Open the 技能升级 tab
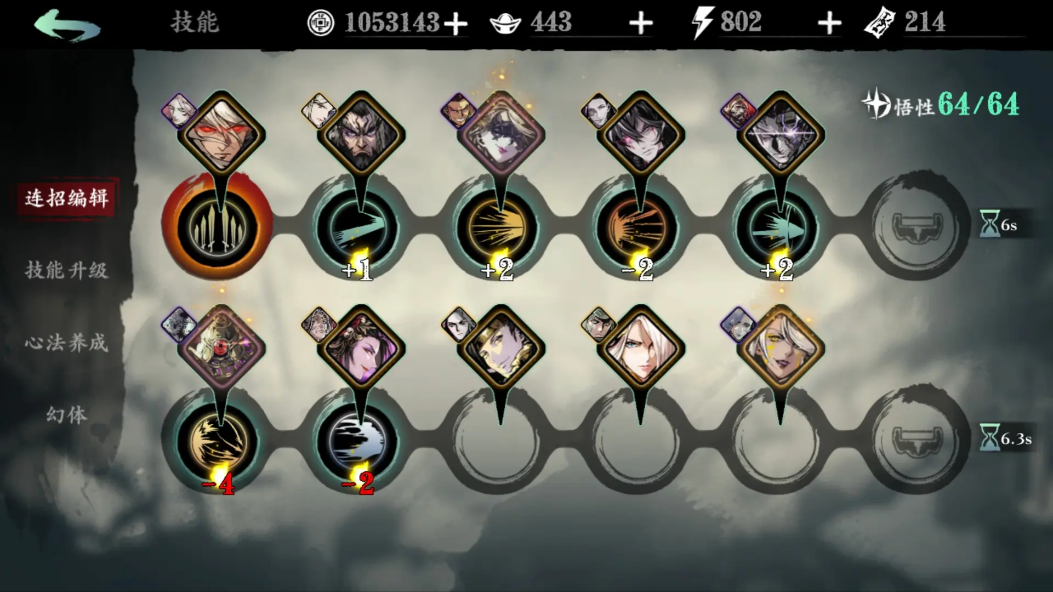Viewport: 1053px width, 592px height. click(66, 270)
